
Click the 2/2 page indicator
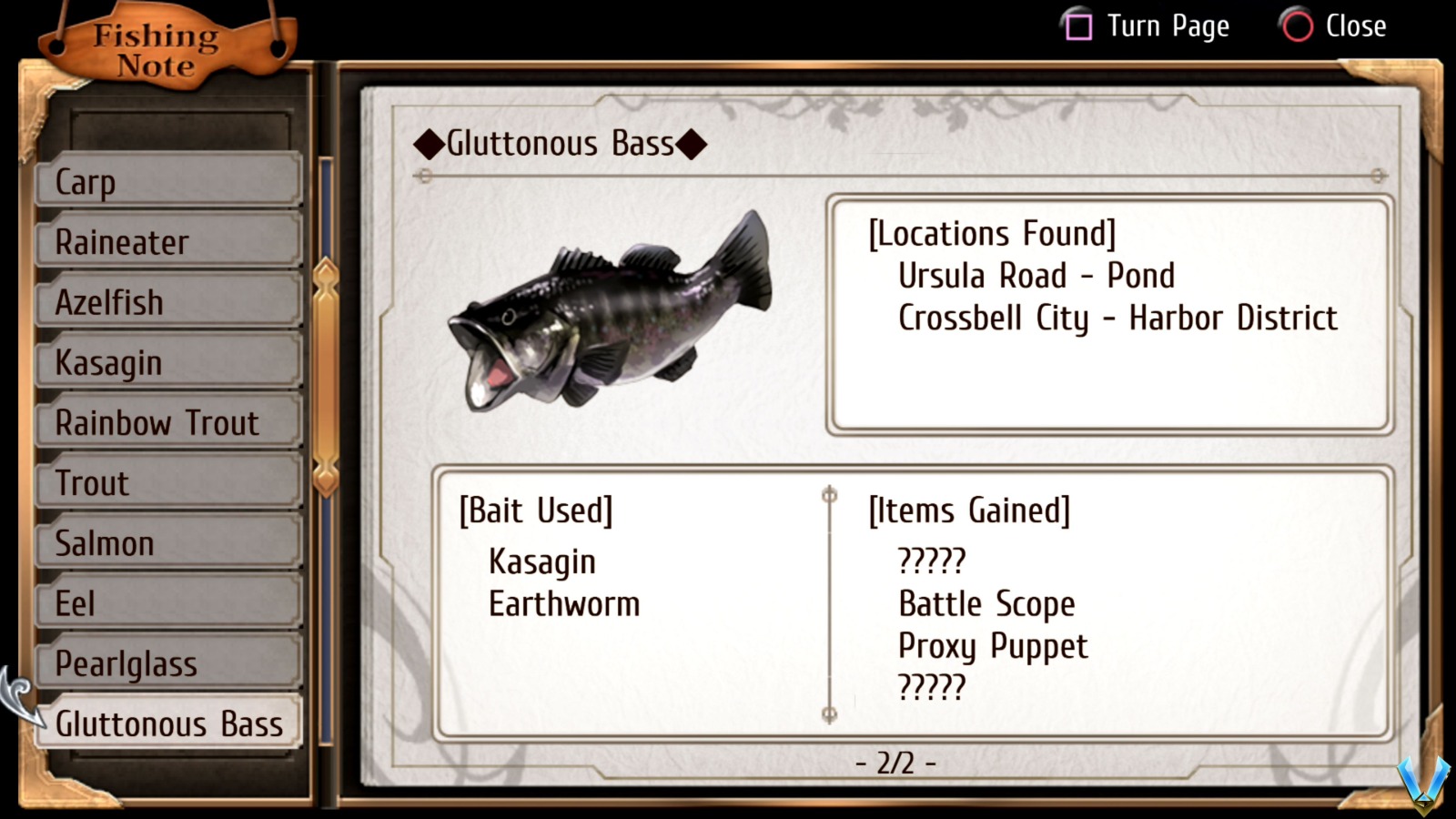[x=895, y=763]
